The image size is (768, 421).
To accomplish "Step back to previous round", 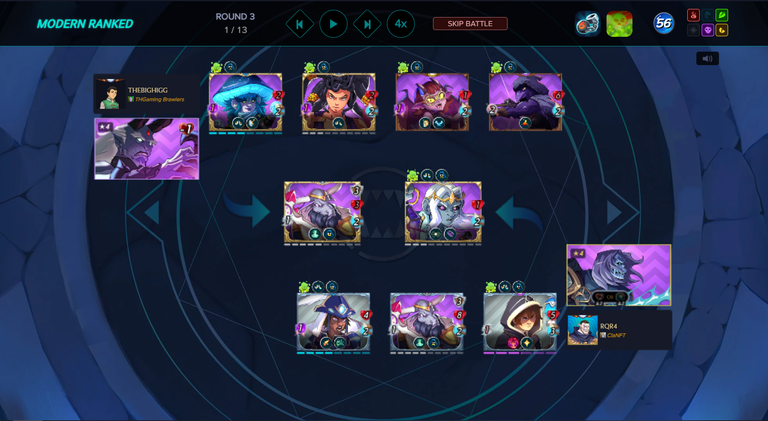I will (x=299, y=24).
